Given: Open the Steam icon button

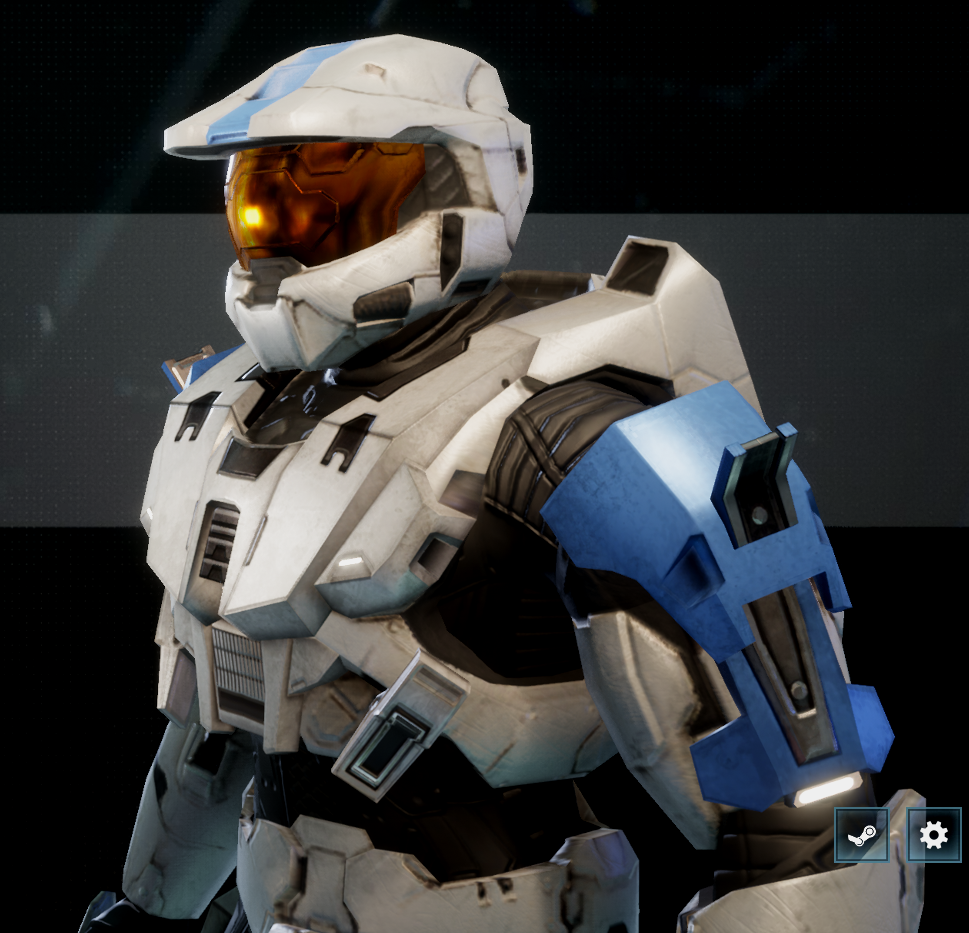Looking at the screenshot, I should pyautogui.click(x=861, y=835).
